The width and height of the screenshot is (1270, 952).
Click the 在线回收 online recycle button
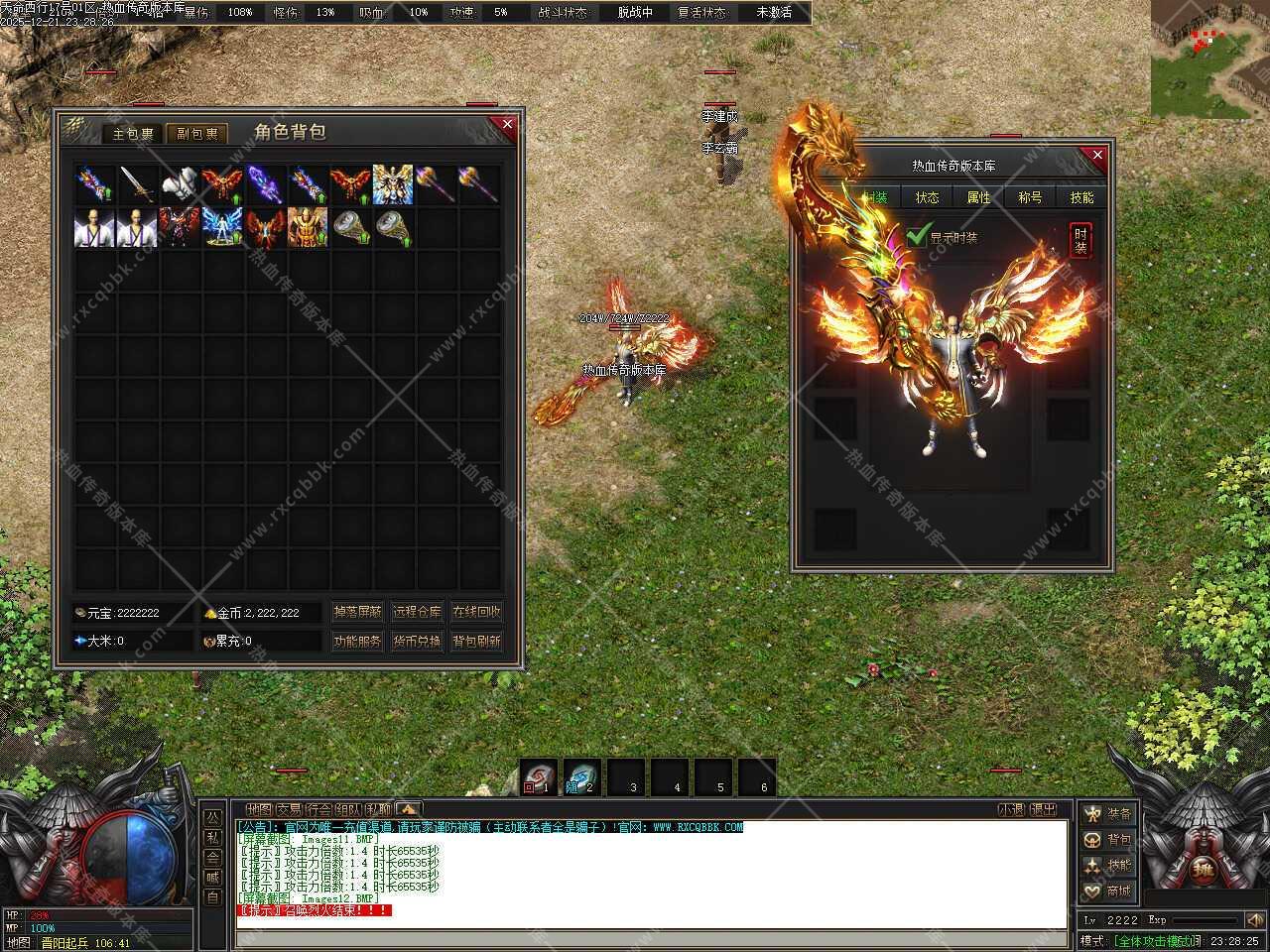click(x=476, y=612)
